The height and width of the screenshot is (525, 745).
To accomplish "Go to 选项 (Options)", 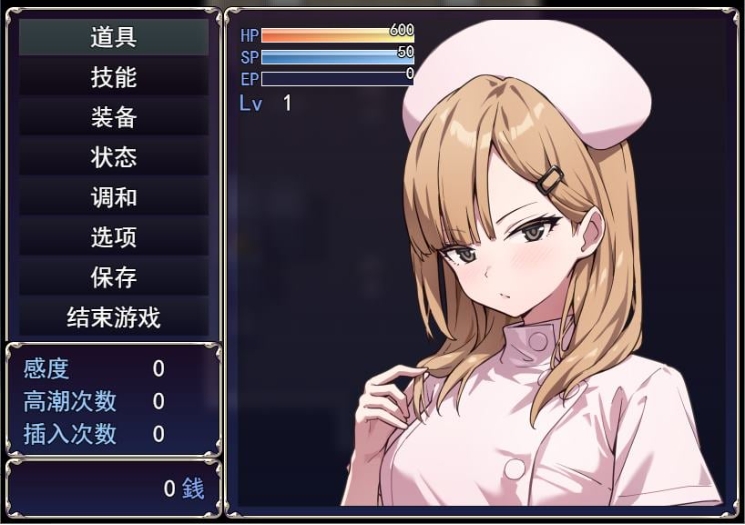I will [114, 238].
